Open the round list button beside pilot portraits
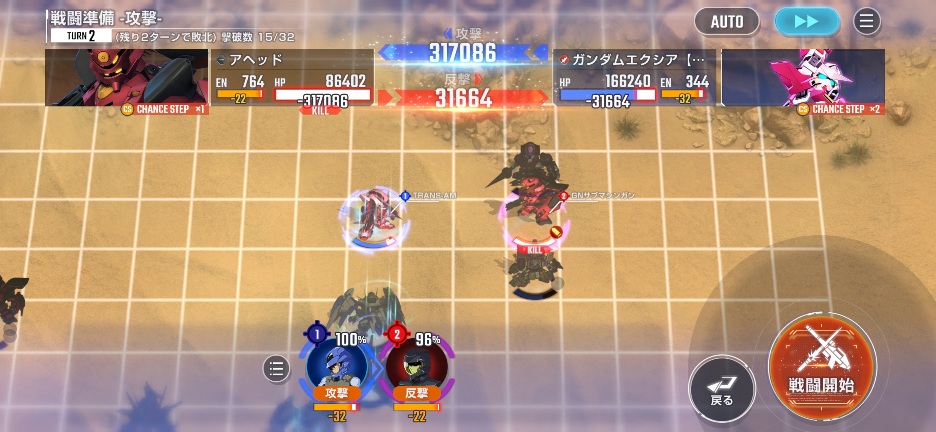 tap(276, 369)
